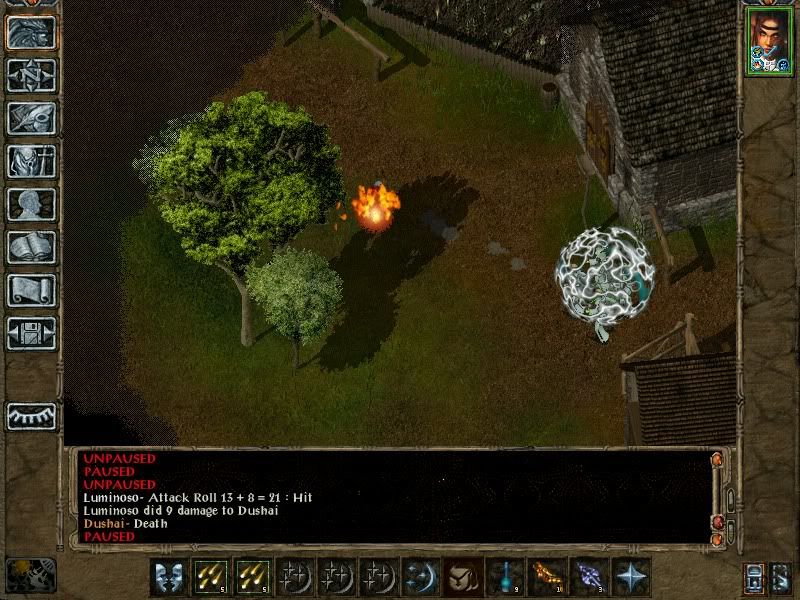Open the mage spellbook with the book icon
800x600 pixels.
(31, 247)
